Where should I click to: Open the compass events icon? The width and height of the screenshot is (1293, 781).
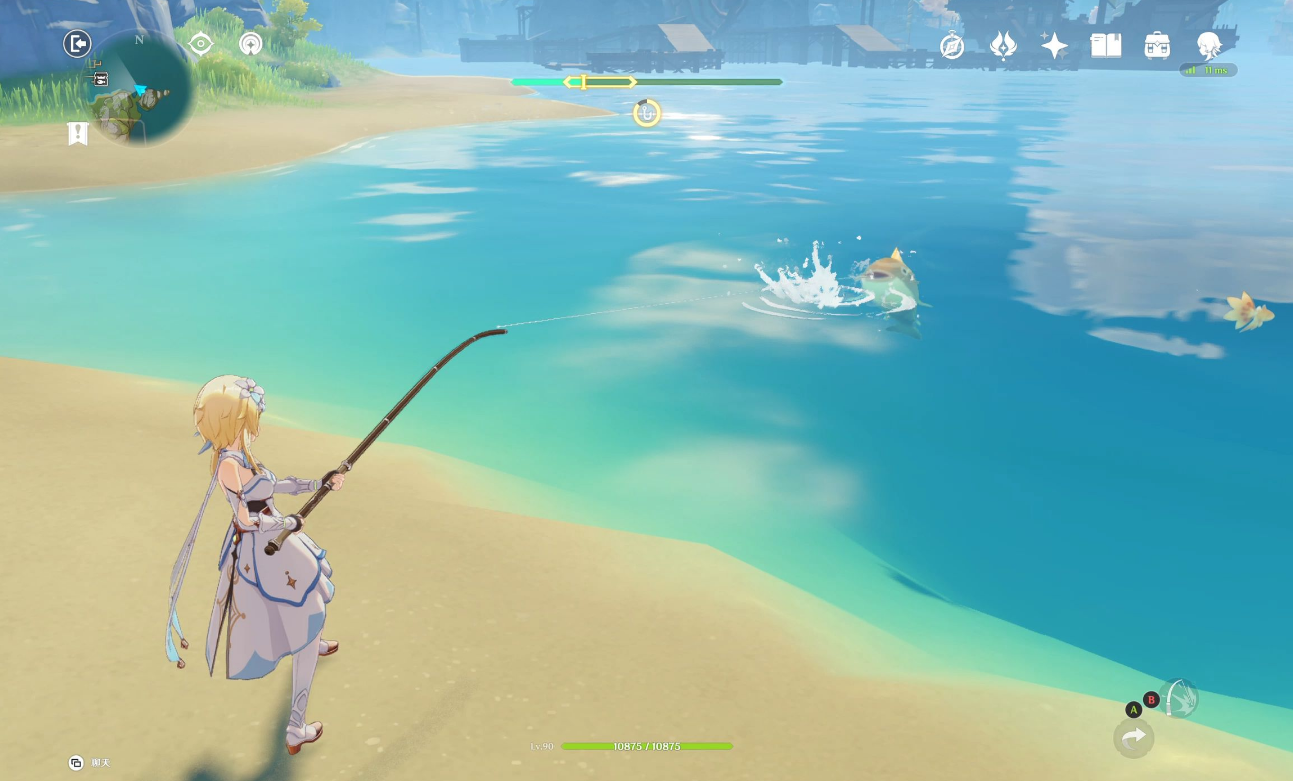[x=952, y=45]
